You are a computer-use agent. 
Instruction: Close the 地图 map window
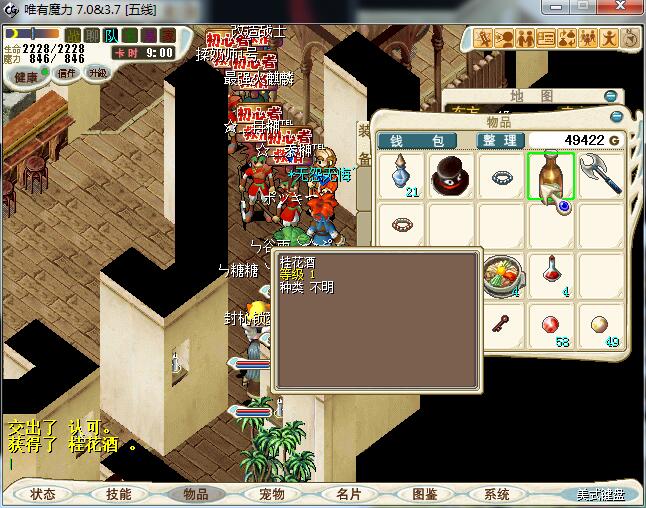611,96
